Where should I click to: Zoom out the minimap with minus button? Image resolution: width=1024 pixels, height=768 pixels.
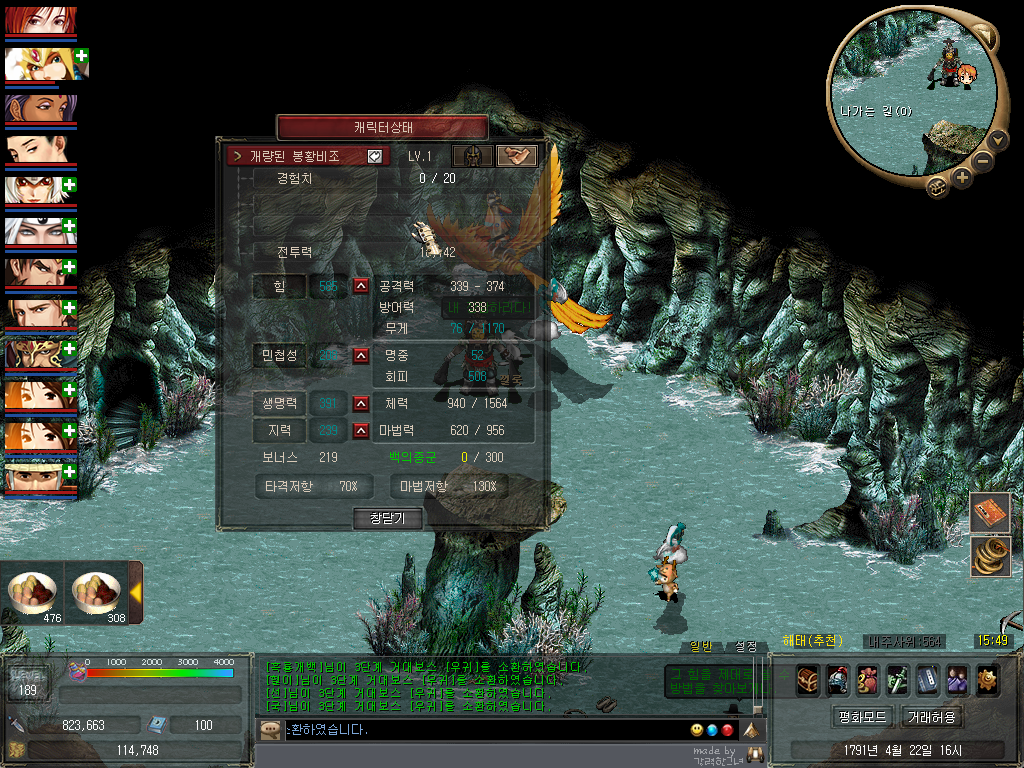(x=983, y=160)
